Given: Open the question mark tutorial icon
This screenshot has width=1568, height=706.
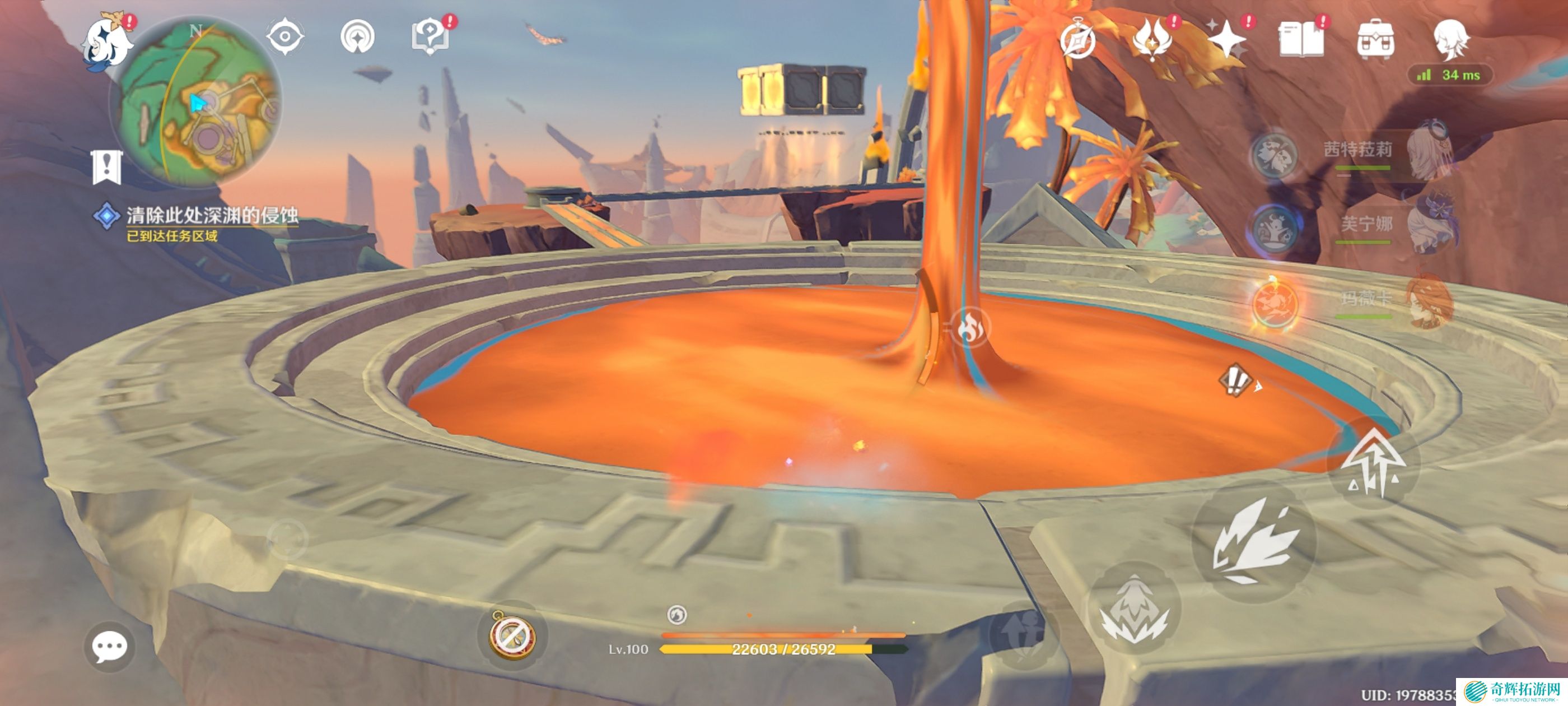Looking at the screenshot, I should point(430,38).
